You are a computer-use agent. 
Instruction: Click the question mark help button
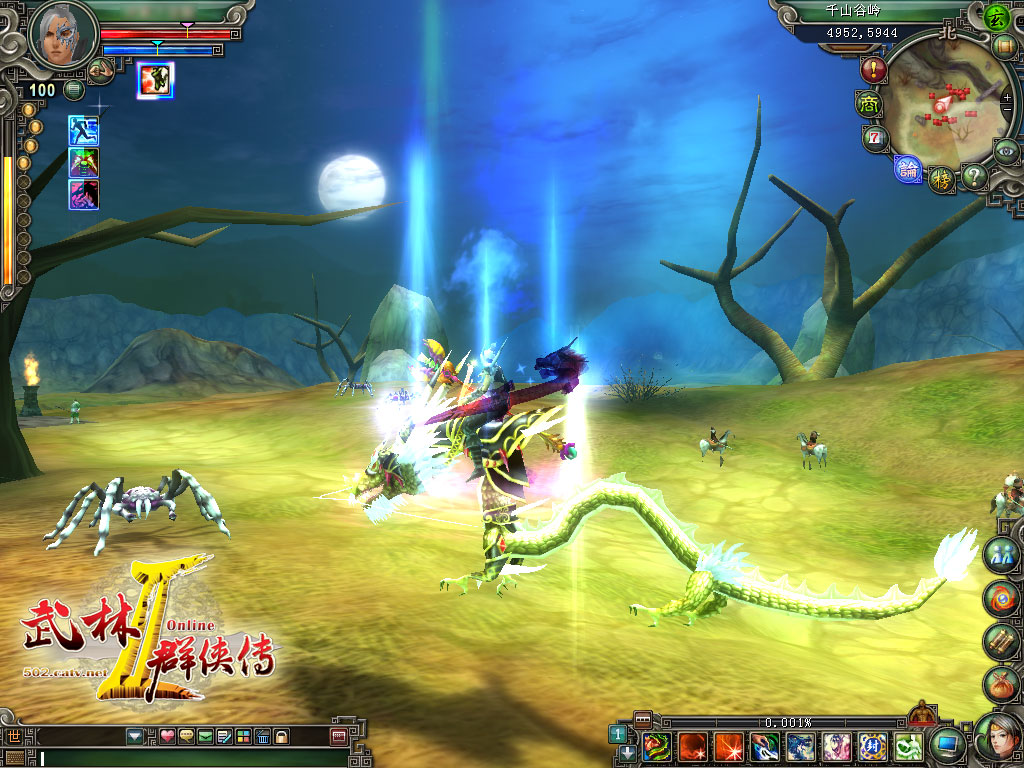pos(973,176)
